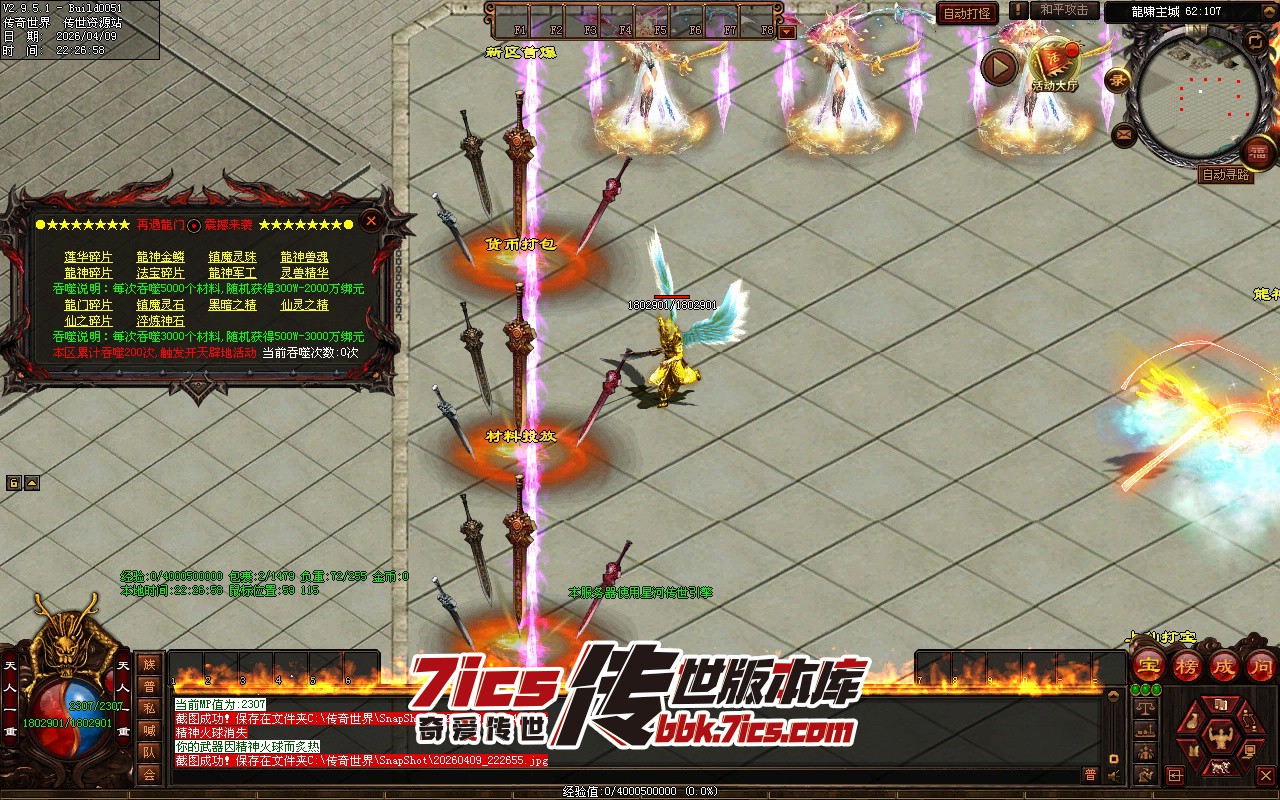Choose the 莲华碎片 material link
Image resolution: width=1280 pixels, height=800 pixels.
(89, 257)
